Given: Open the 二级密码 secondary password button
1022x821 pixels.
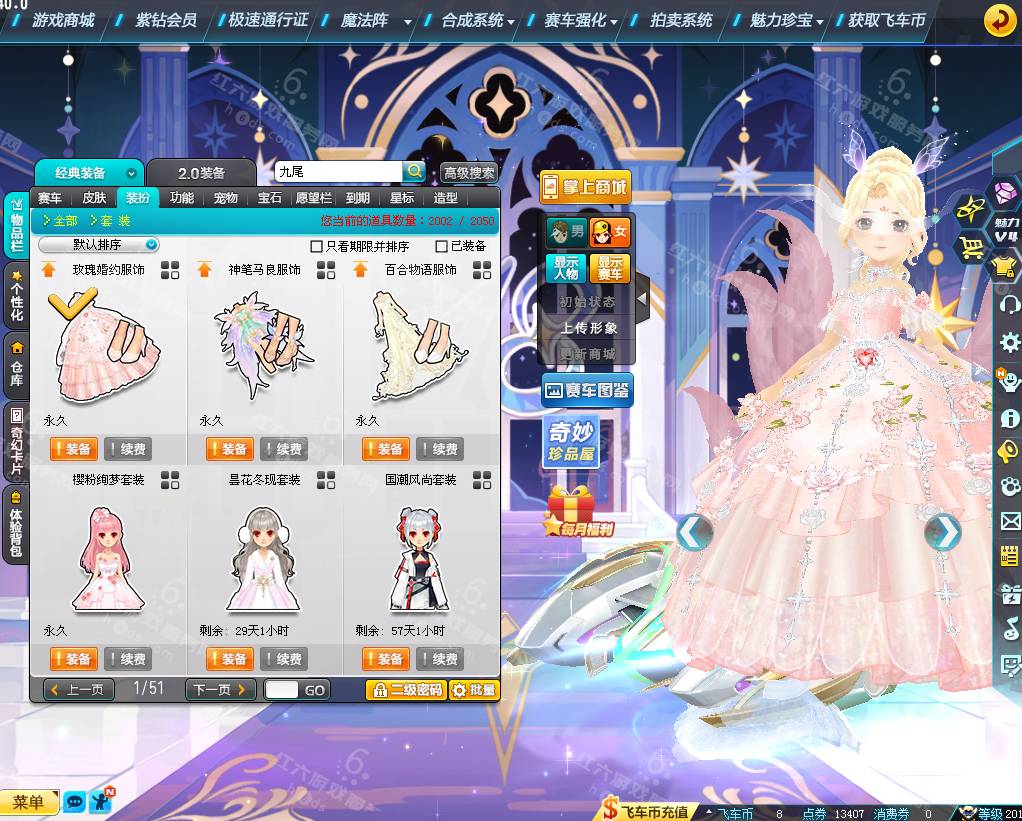Looking at the screenshot, I should click(405, 690).
